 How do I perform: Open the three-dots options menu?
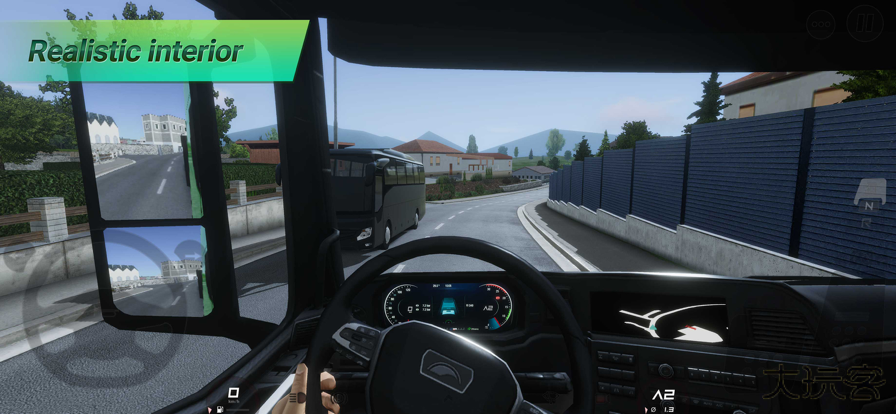pyautogui.click(x=821, y=24)
